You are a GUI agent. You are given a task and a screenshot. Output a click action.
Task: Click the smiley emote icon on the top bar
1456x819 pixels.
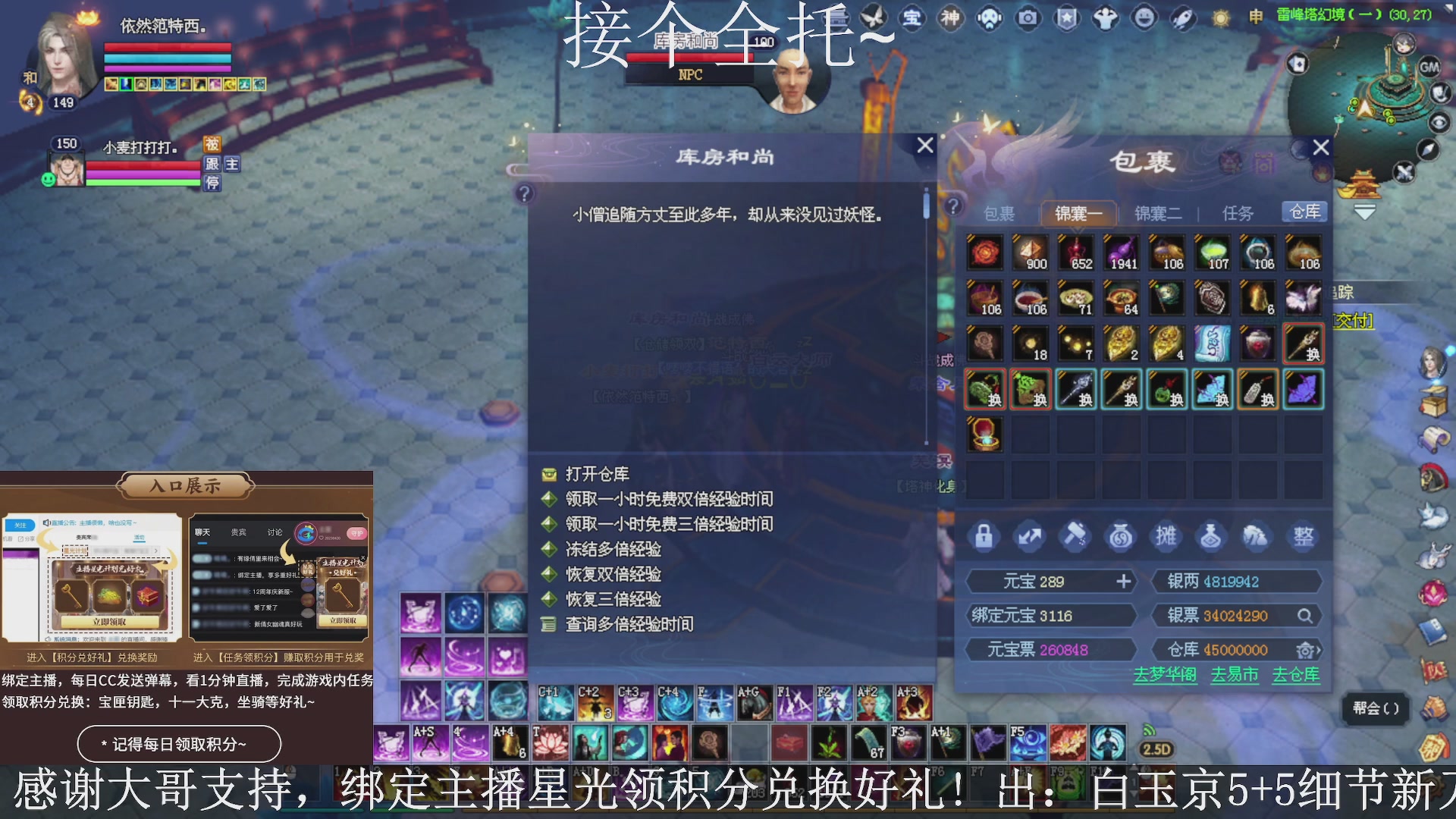(x=1143, y=18)
